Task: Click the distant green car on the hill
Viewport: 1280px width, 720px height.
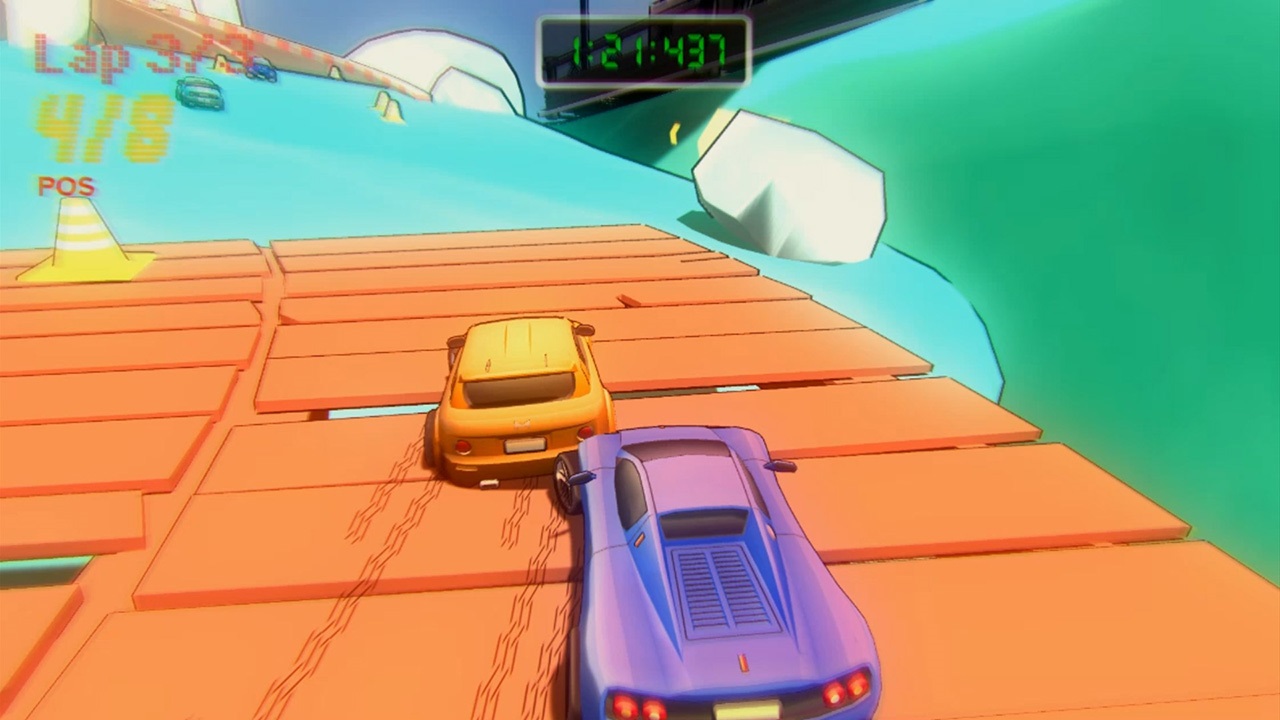Action: pos(197,95)
